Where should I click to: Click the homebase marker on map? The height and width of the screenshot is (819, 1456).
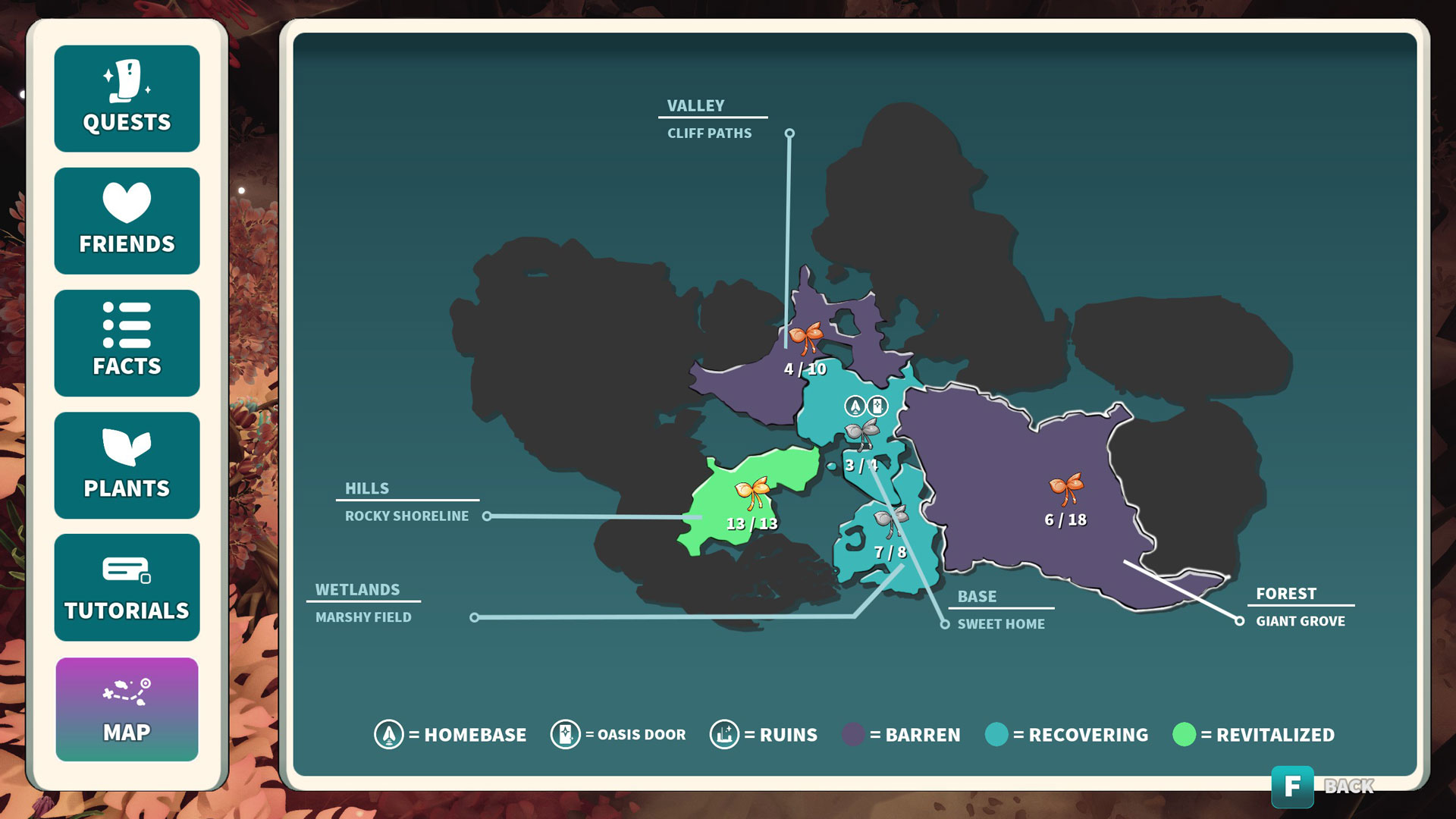click(855, 406)
